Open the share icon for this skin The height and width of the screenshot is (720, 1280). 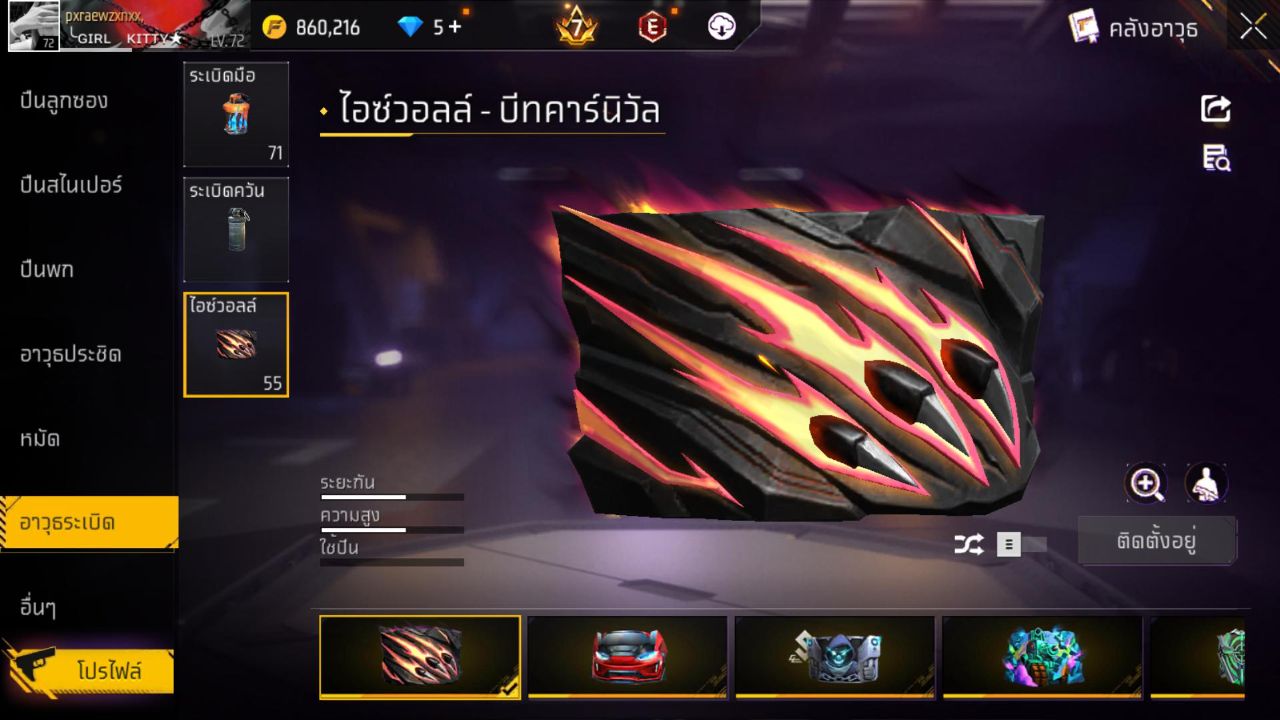coord(1215,108)
